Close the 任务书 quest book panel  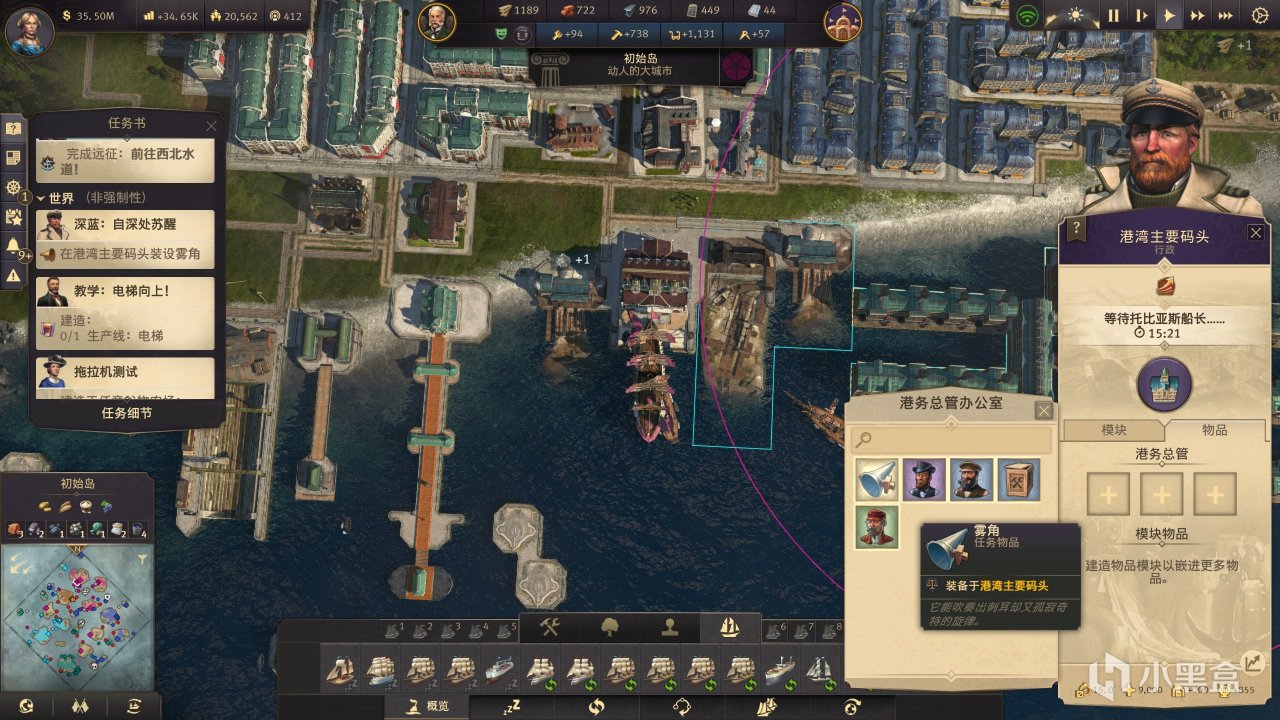pos(211,126)
